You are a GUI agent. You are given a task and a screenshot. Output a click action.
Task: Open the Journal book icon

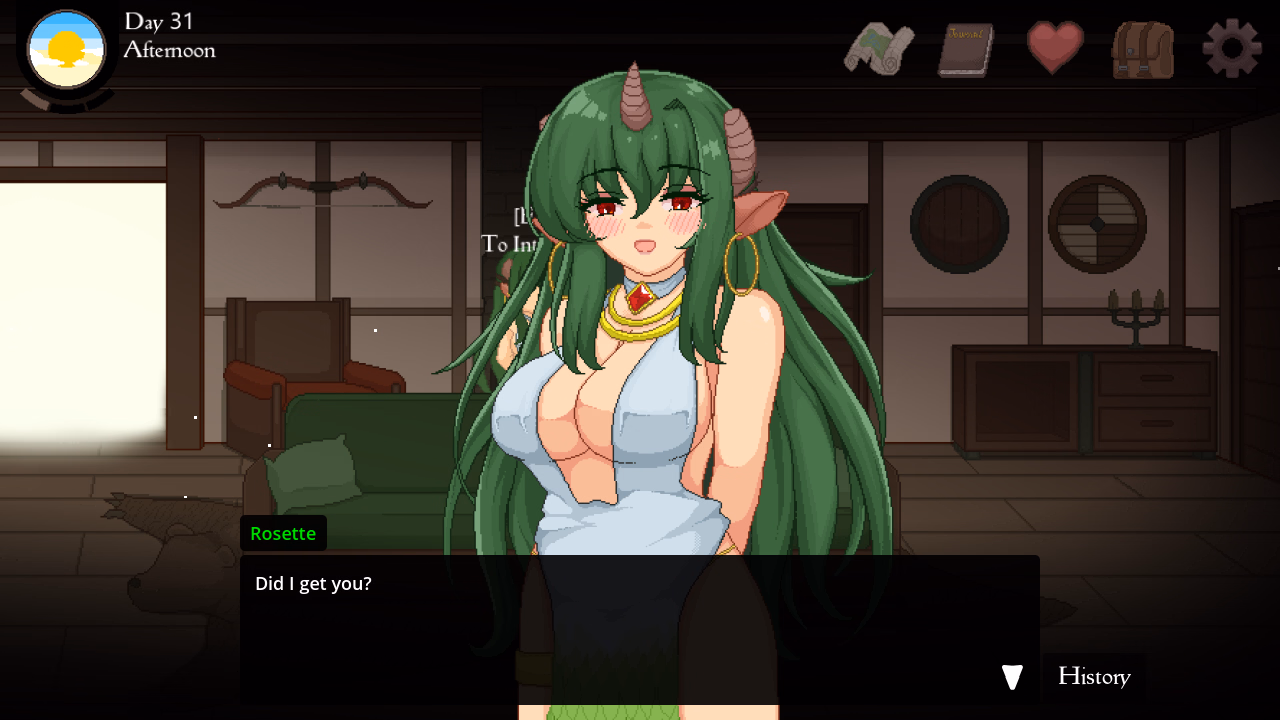pos(964,47)
